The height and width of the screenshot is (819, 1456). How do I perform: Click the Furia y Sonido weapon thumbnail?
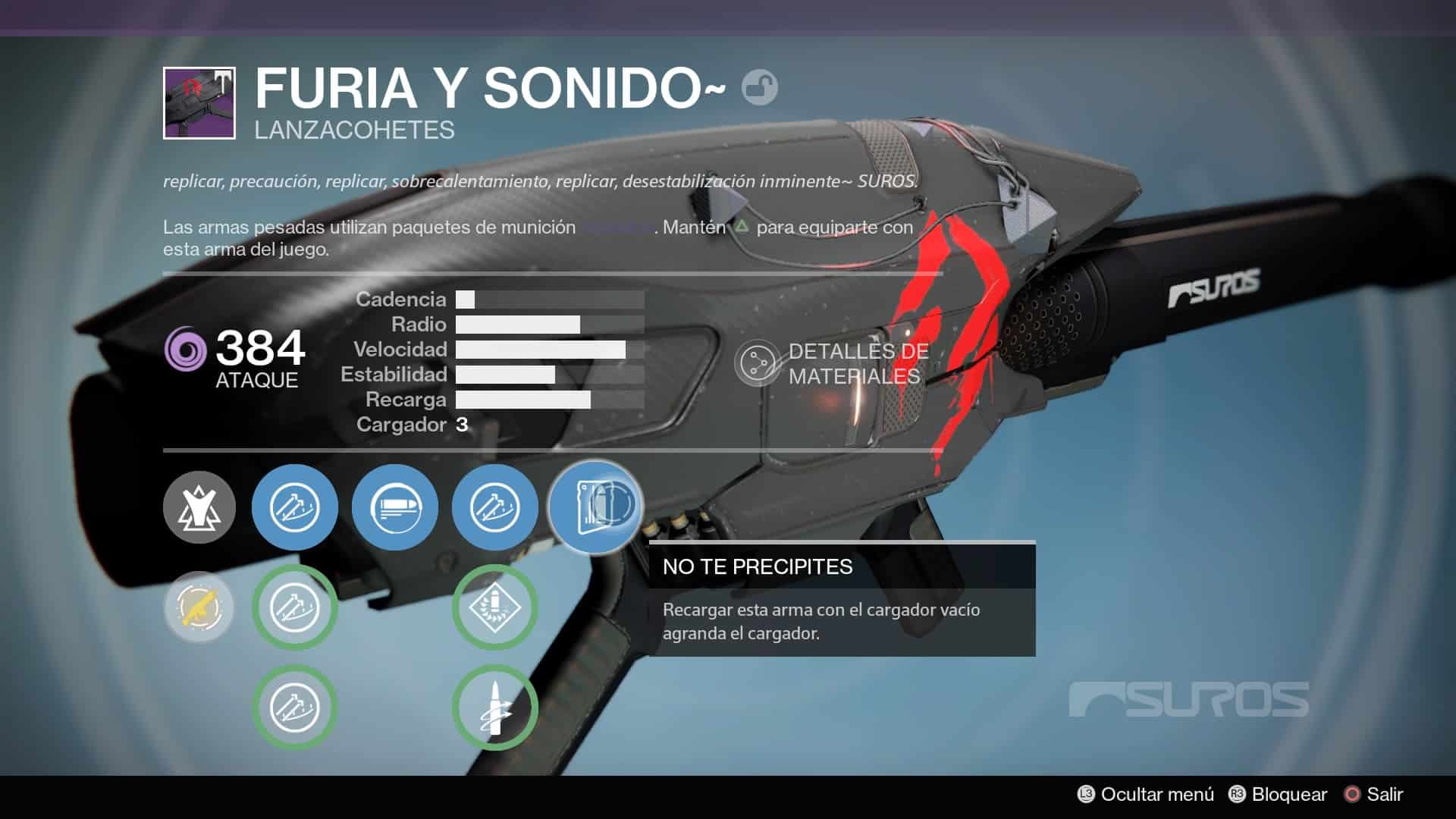click(x=199, y=103)
